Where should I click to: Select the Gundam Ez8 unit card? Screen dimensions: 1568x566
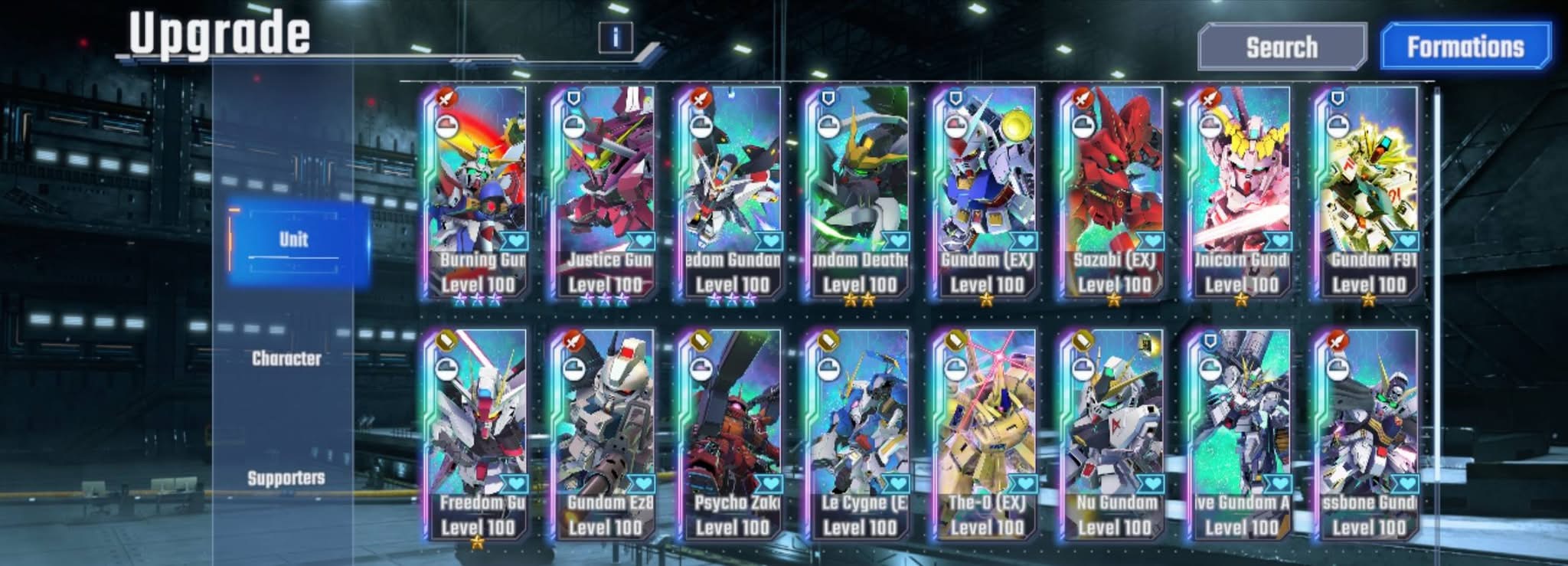pos(605,434)
